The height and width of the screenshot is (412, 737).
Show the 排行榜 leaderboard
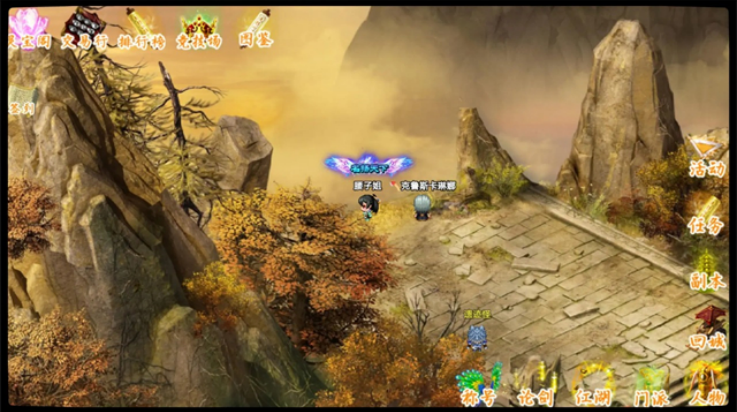[141, 29]
